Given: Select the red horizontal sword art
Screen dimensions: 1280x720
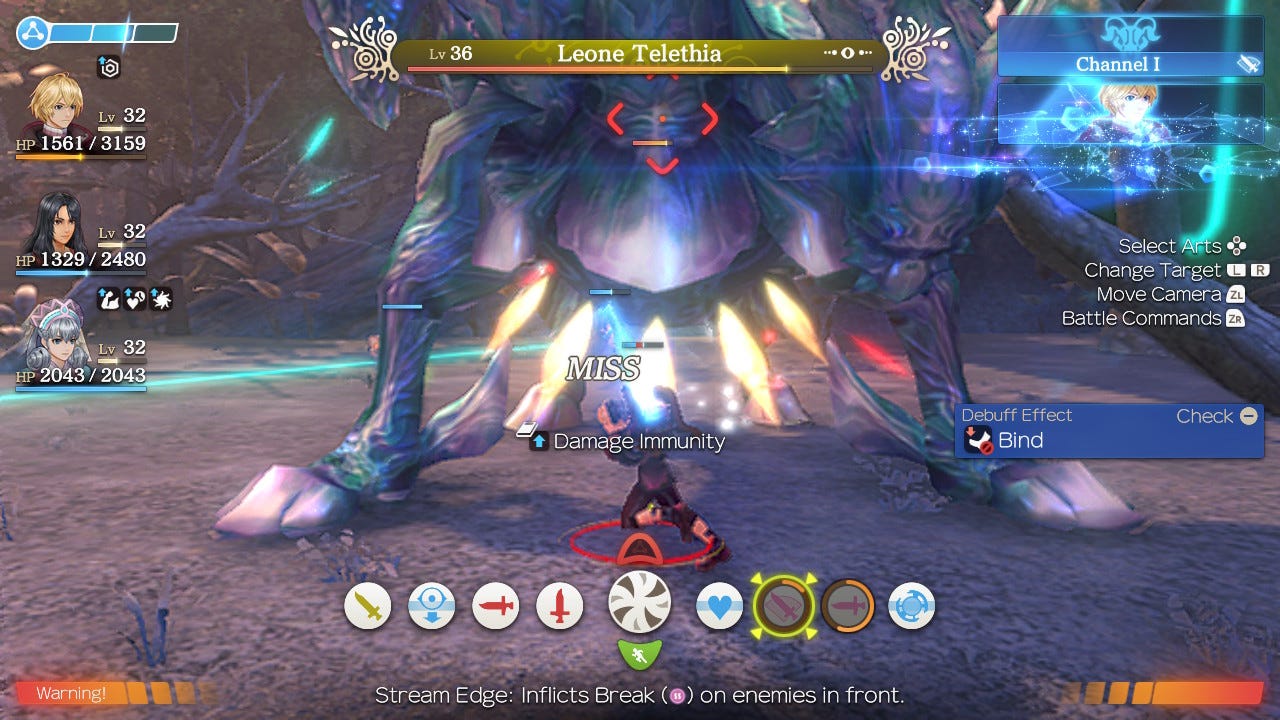Looking at the screenshot, I should [496, 606].
